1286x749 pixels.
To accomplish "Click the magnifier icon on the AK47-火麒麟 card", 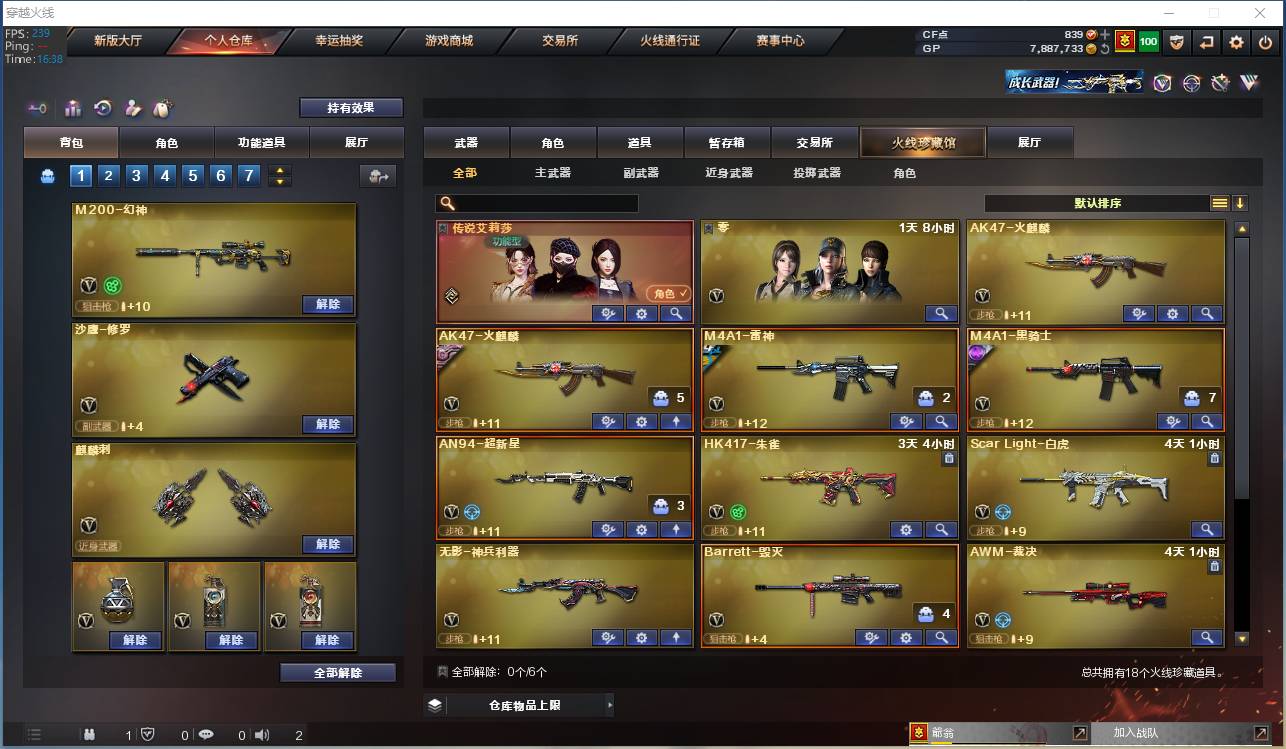I will 1207,313.
